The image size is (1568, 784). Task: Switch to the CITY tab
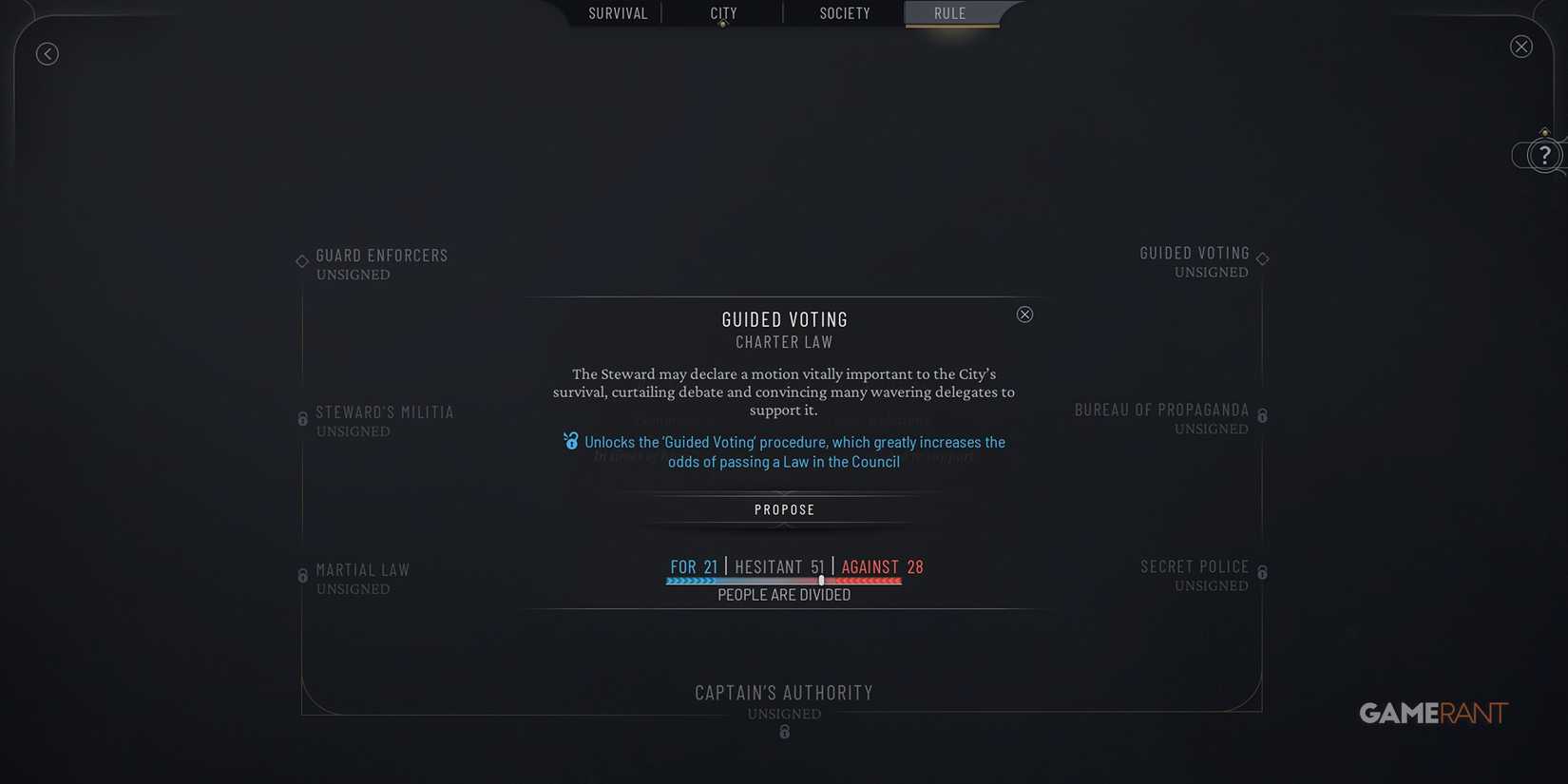click(x=722, y=13)
